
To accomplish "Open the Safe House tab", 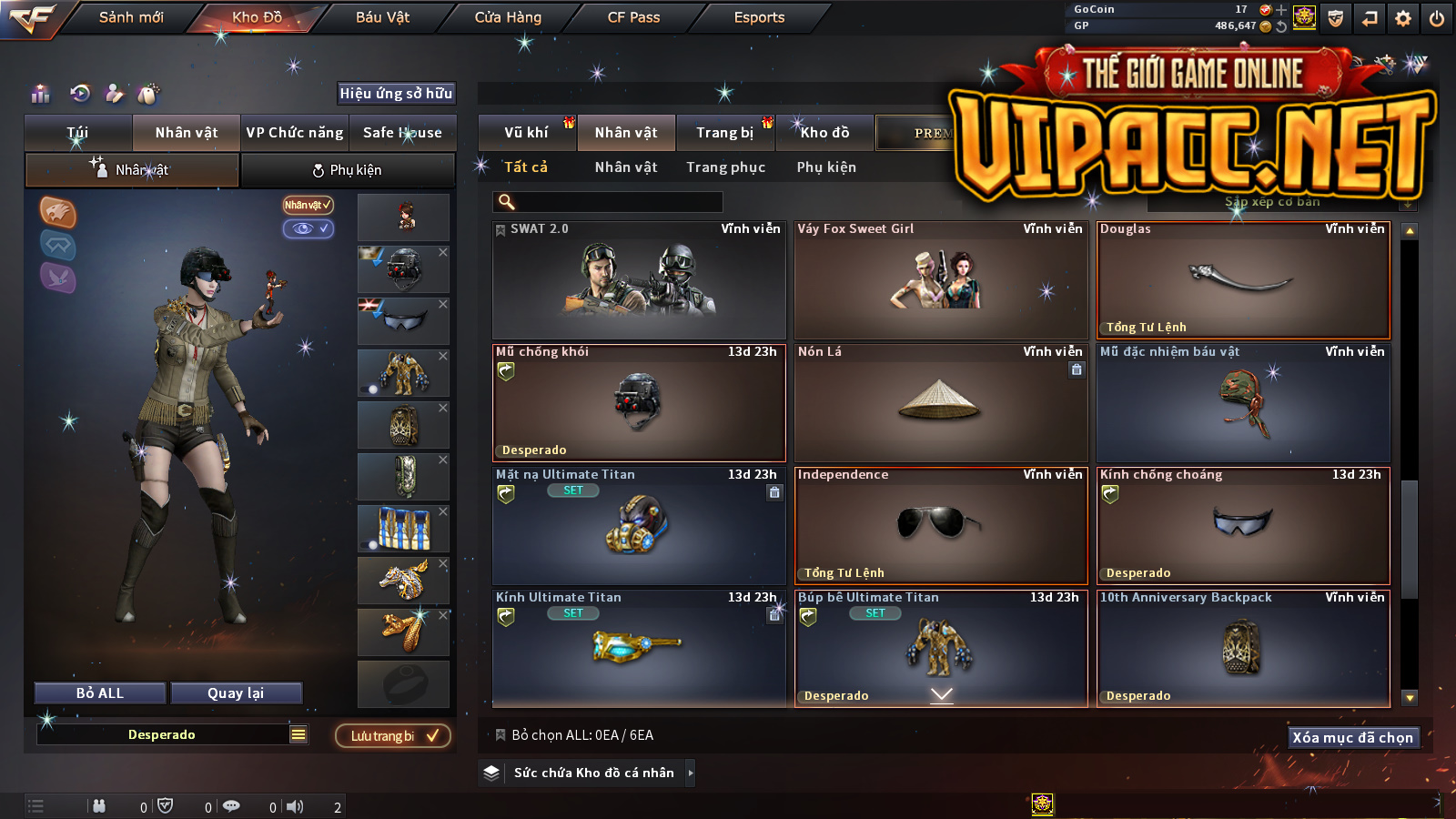I will click(x=402, y=133).
